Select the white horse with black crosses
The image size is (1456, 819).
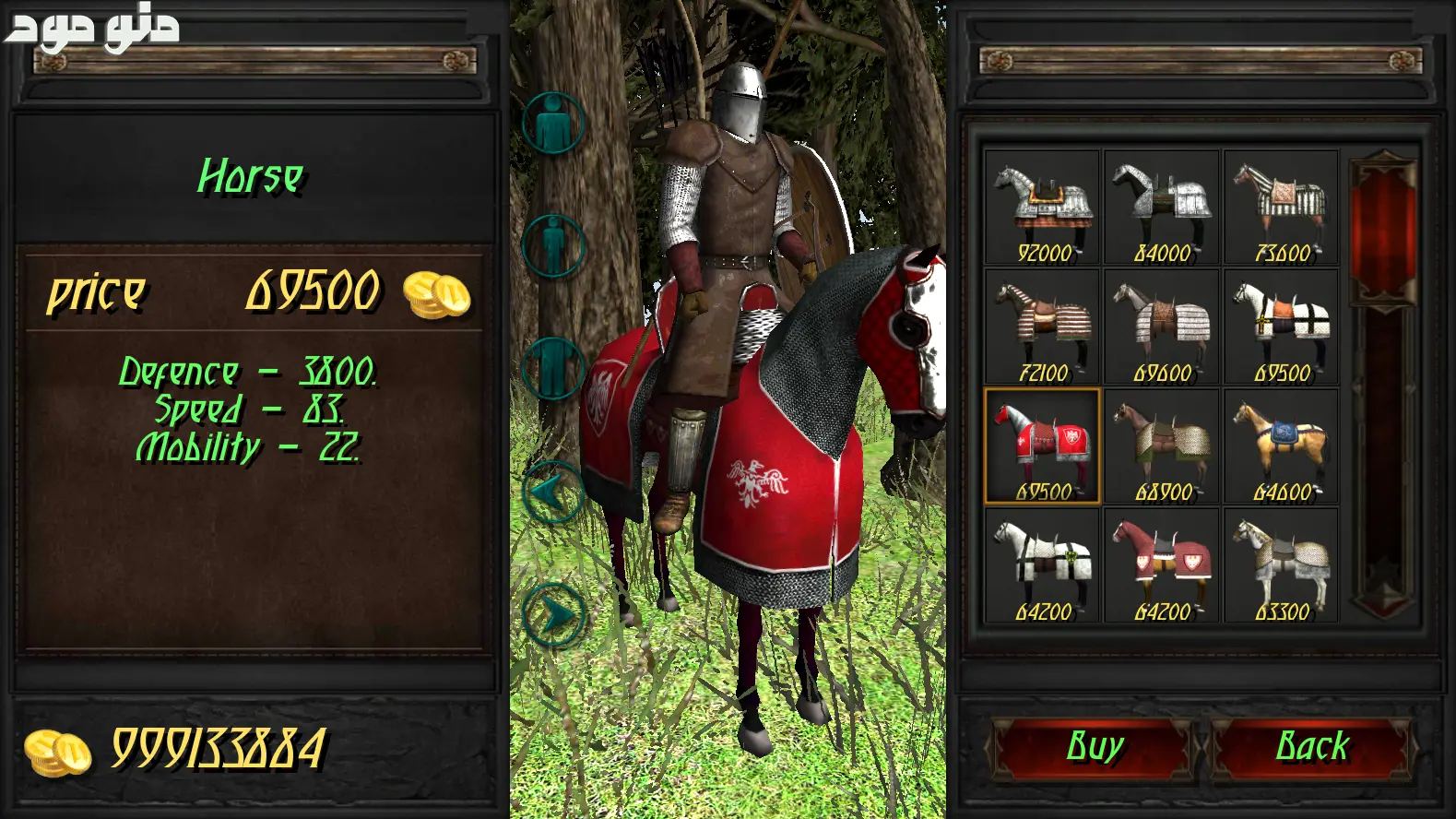(x=1282, y=327)
